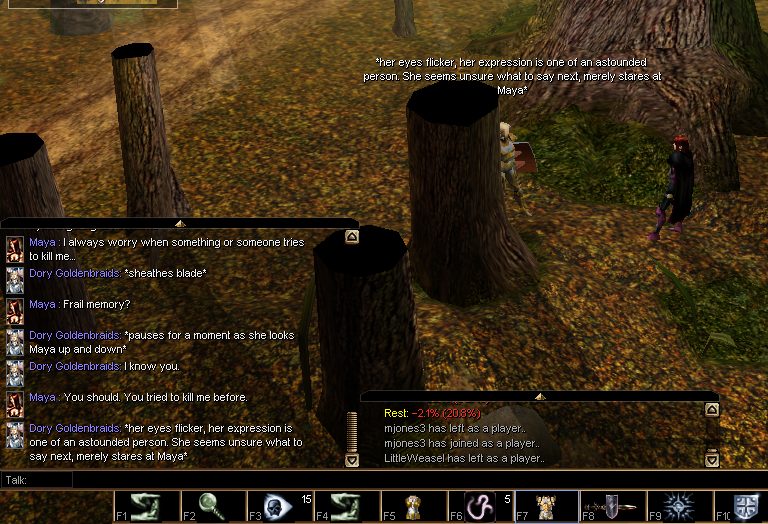Click the message log's scroll-down arrow
This screenshot has height=524, width=768.
click(711, 460)
